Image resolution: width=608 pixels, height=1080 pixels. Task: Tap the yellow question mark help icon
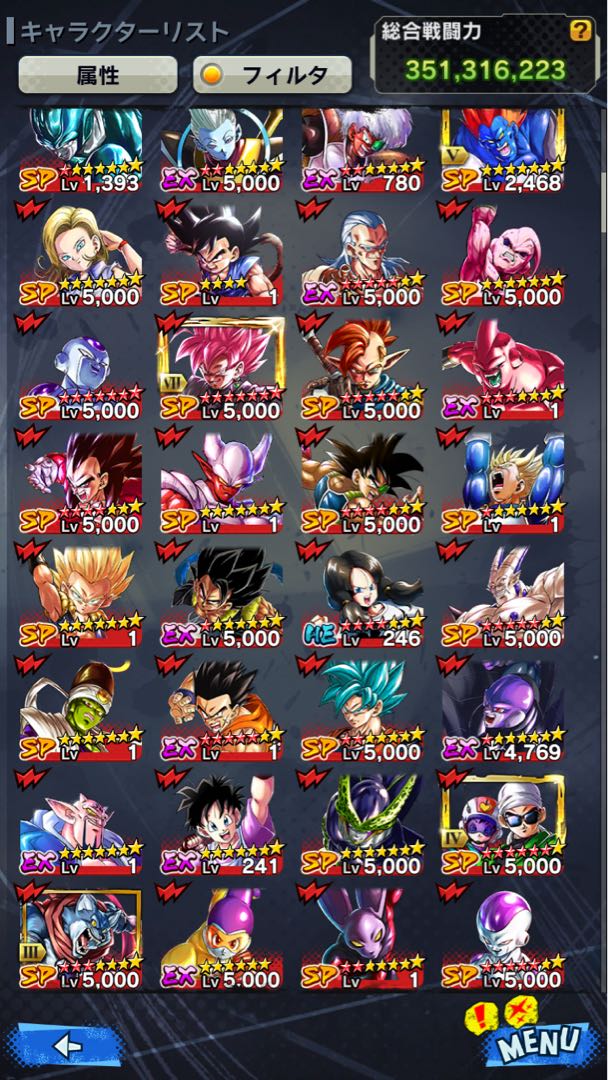(580, 30)
